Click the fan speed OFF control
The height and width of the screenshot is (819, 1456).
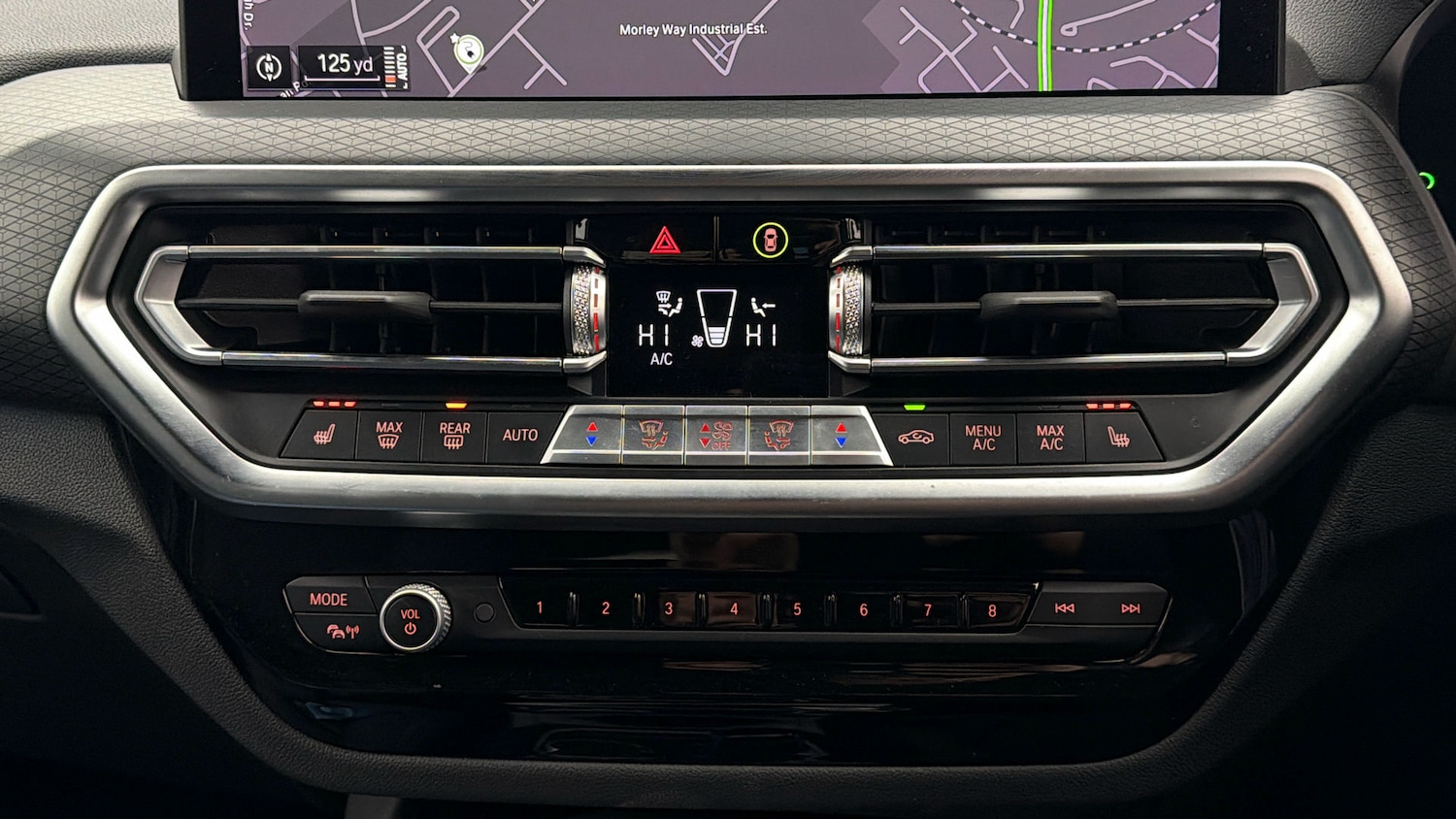716,436
